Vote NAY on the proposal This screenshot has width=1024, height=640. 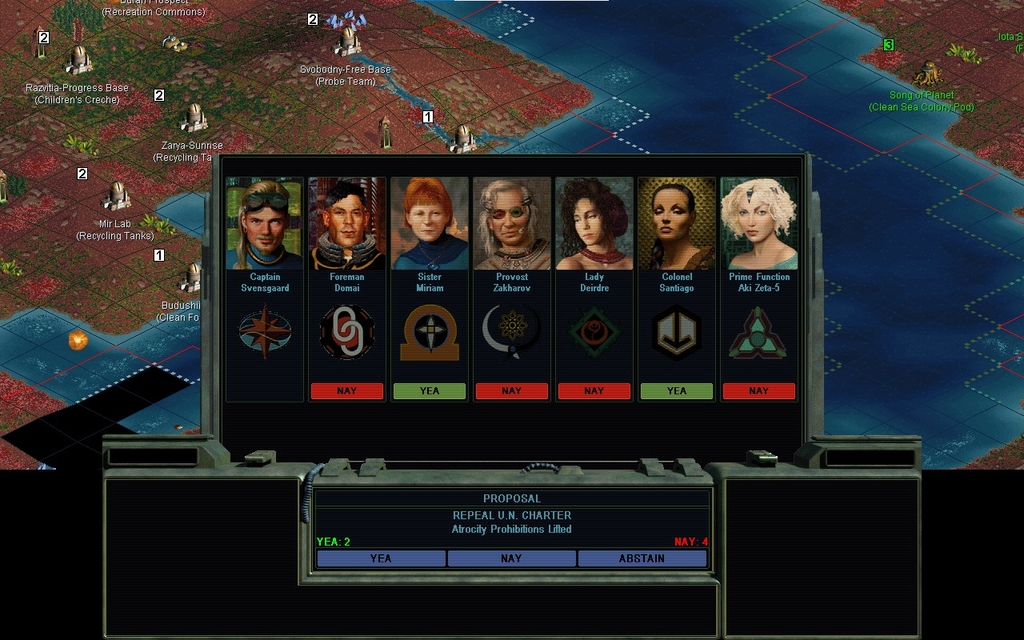coord(511,558)
